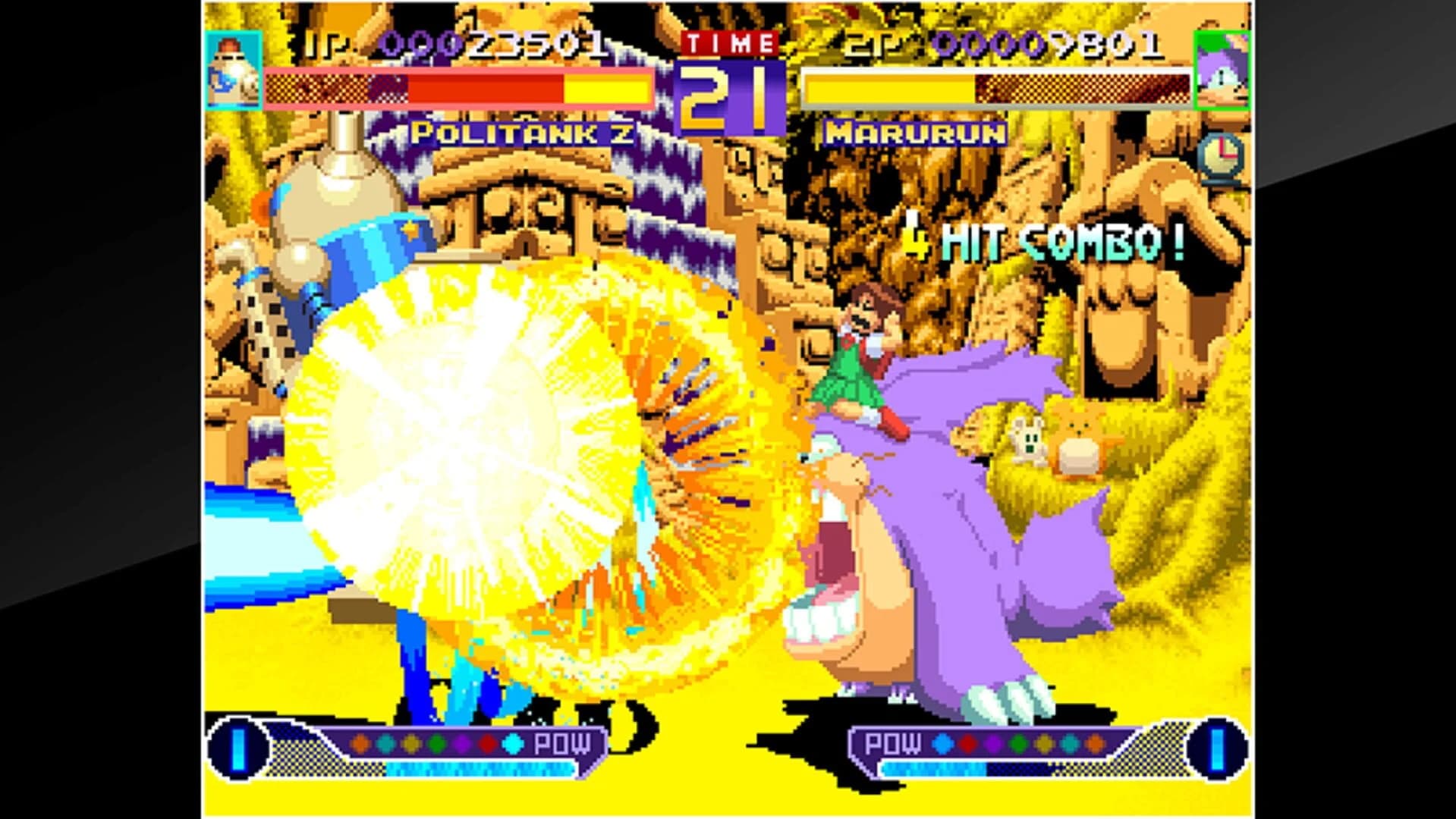Image resolution: width=1456 pixels, height=819 pixels.
Task: Click the cyan POW diamond in the 1P gauge
Action: pos(511,745)
